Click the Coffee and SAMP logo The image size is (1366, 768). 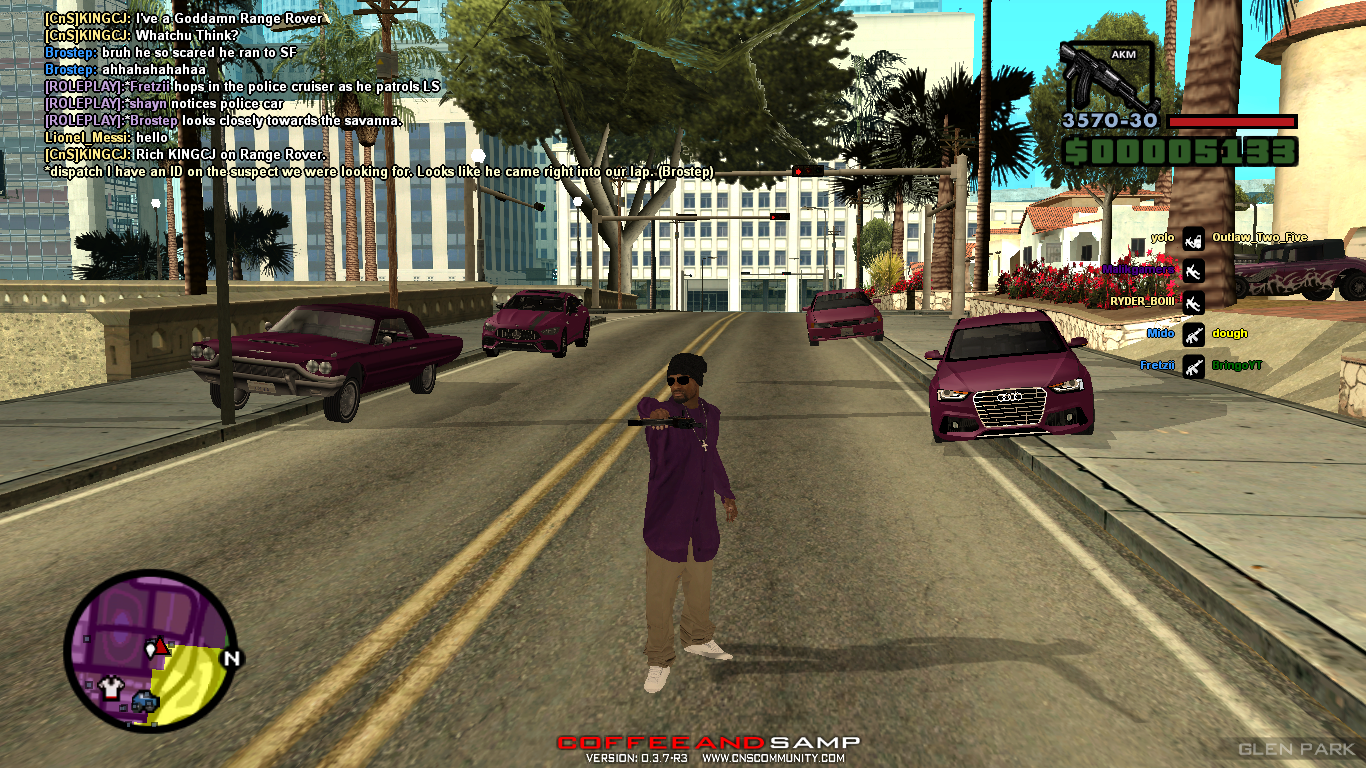coord(708,742)
